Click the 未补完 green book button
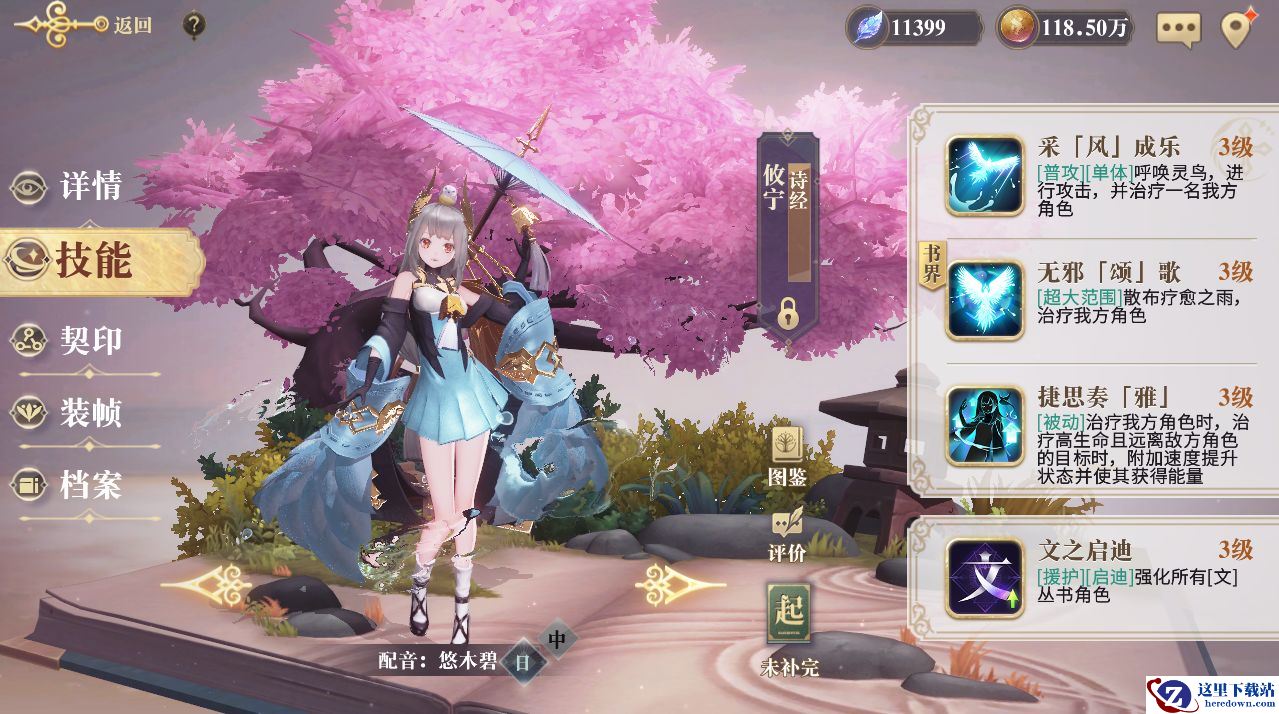The width and height of the screenshot is (1279, 714). pyautogui.click(x=788, y=625)
